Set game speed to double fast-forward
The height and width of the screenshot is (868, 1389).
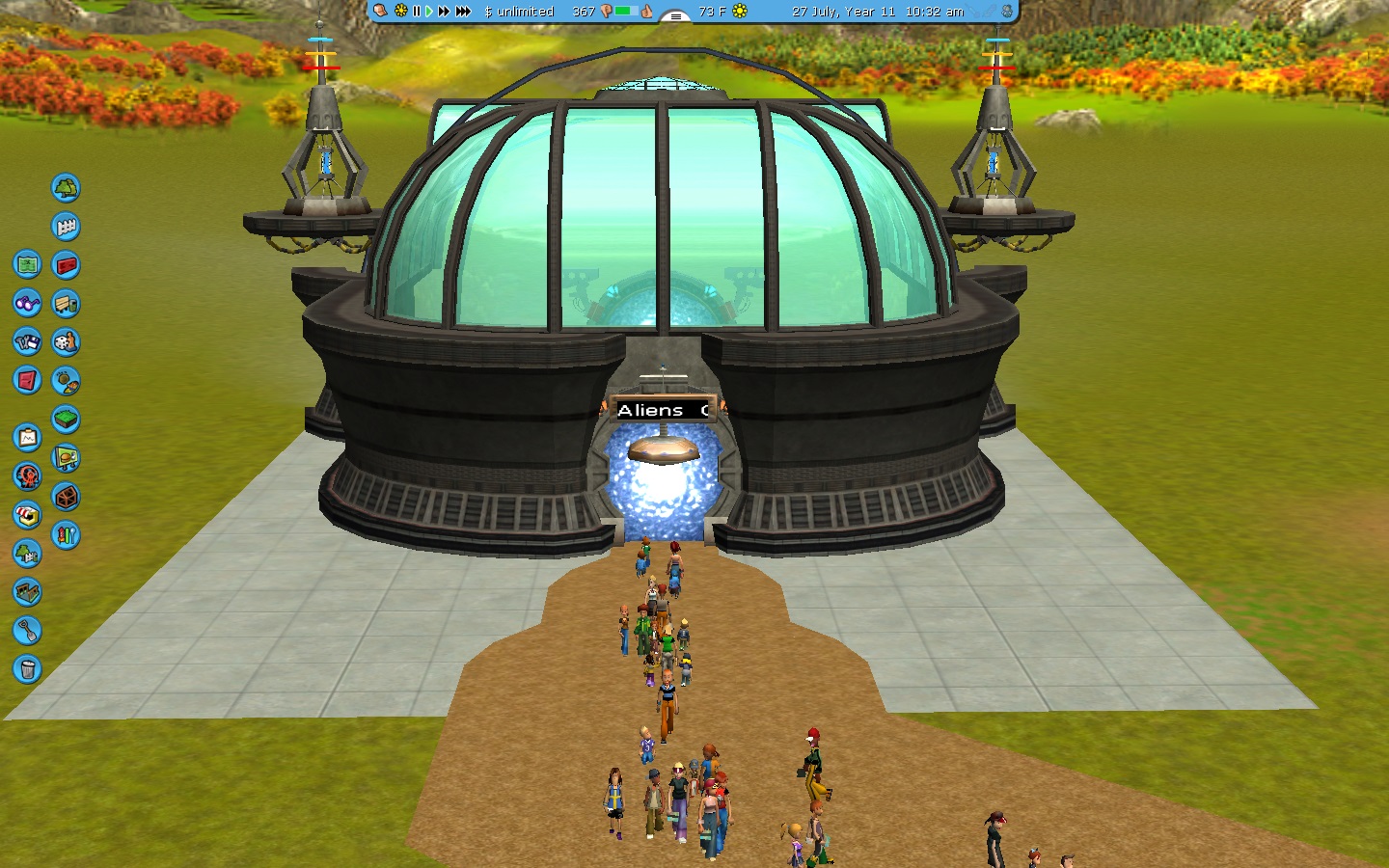point(444,12)
